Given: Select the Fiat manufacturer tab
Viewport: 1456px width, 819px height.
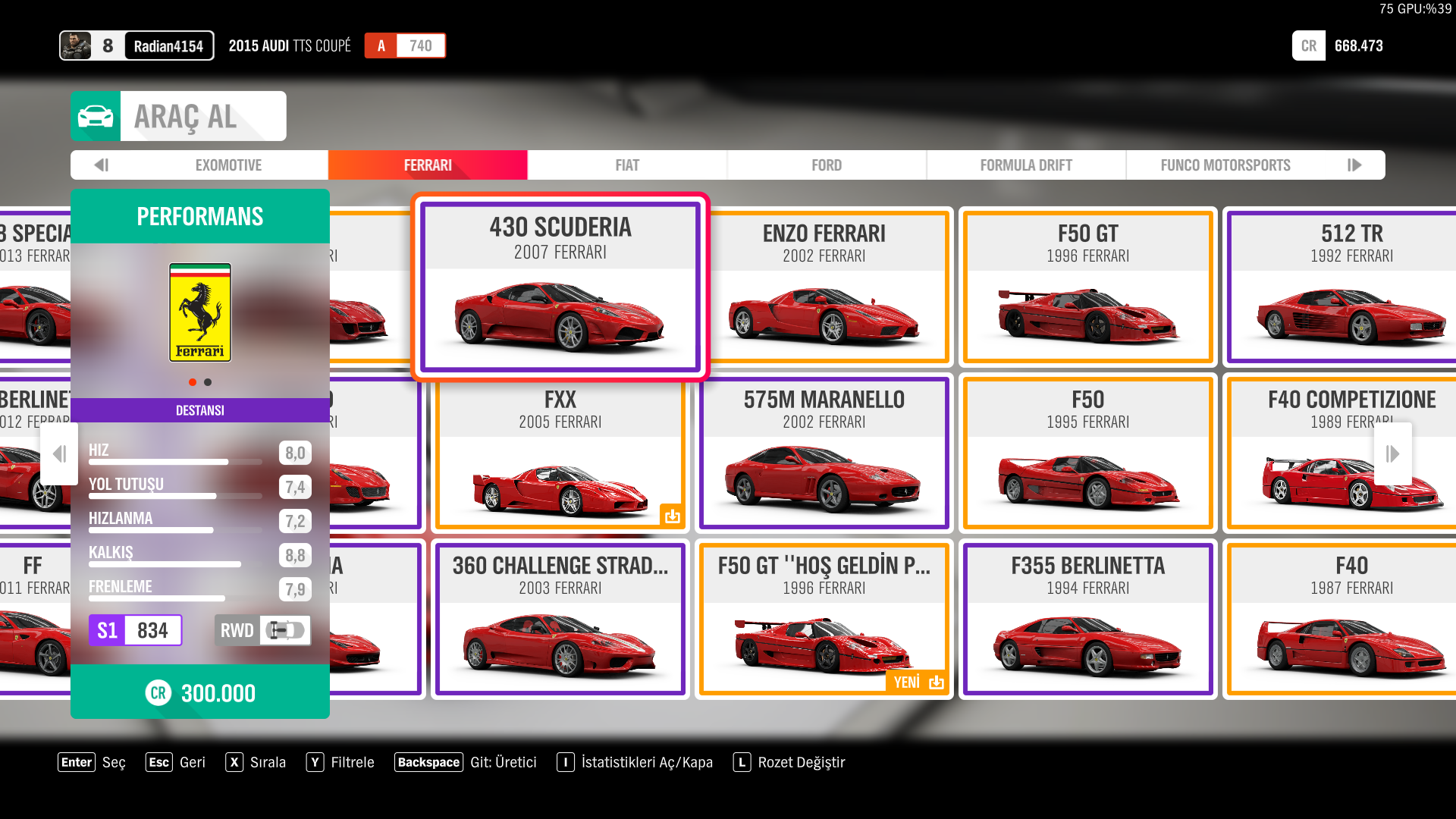Looking at the screenshot, I should click(627, 165).
